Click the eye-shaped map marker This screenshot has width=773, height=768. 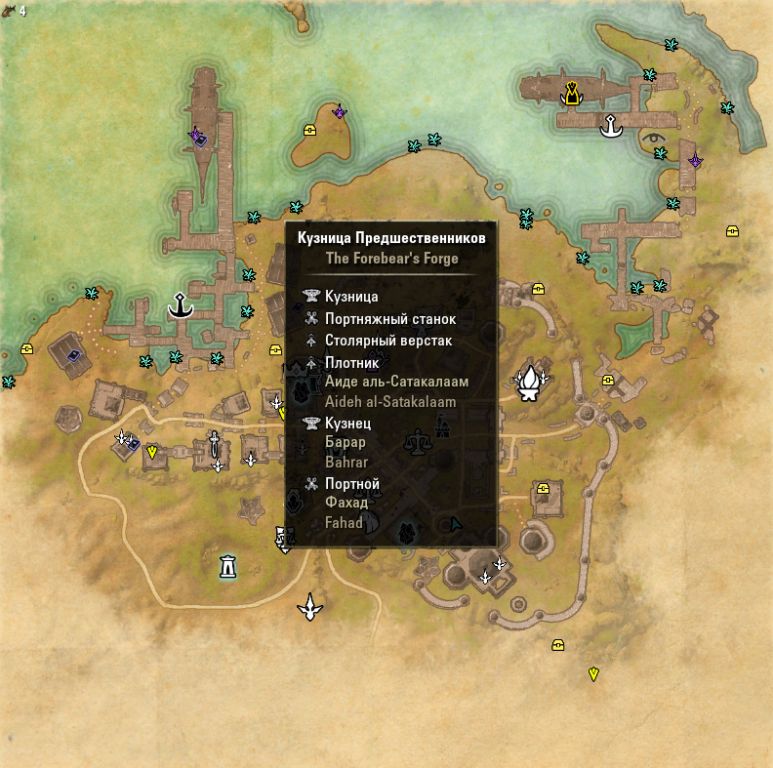(x=655, y=136)
